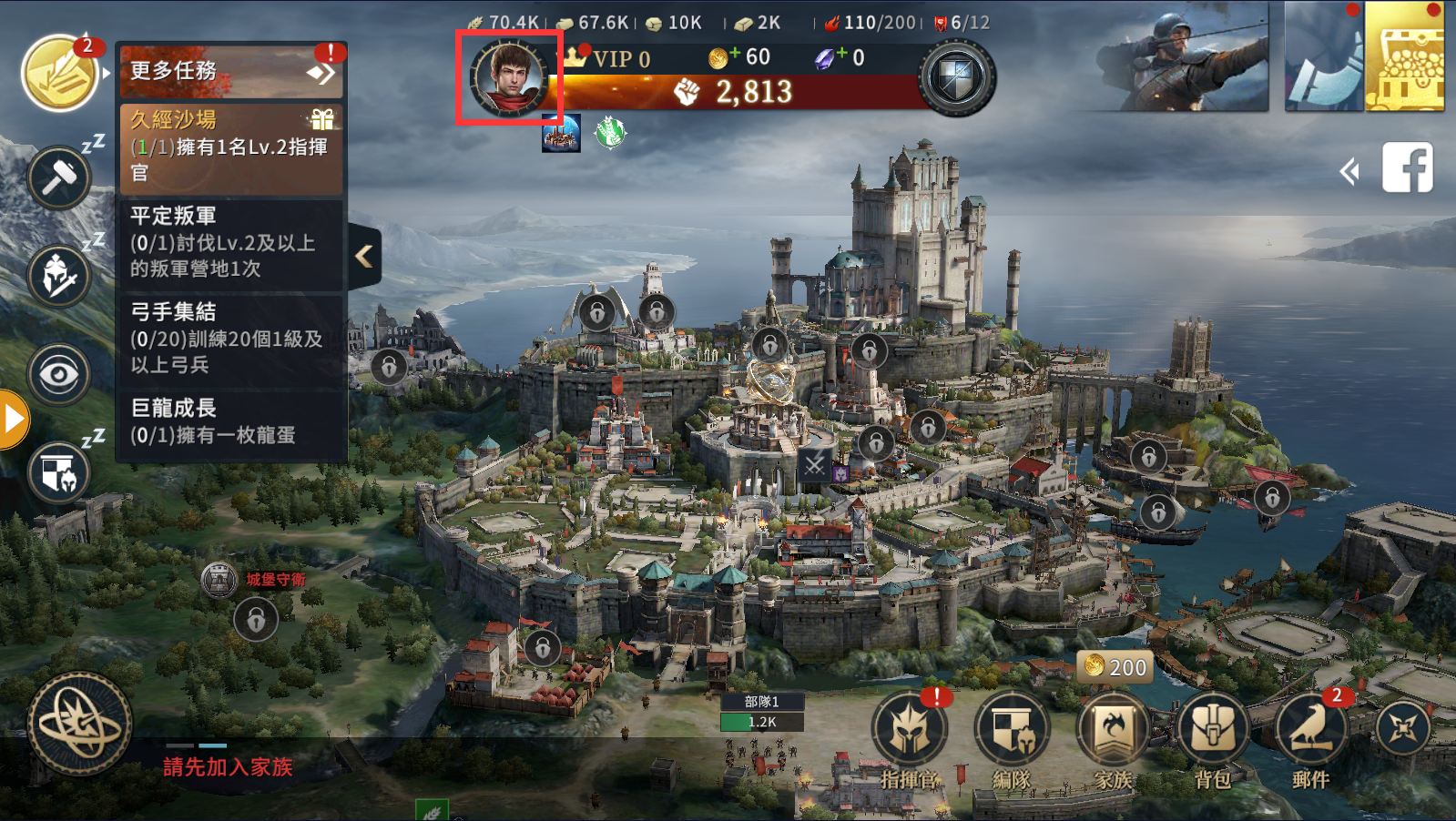Click the eye scouting icon
This screenshot has height=821, width=1456.
pos(60,374)
